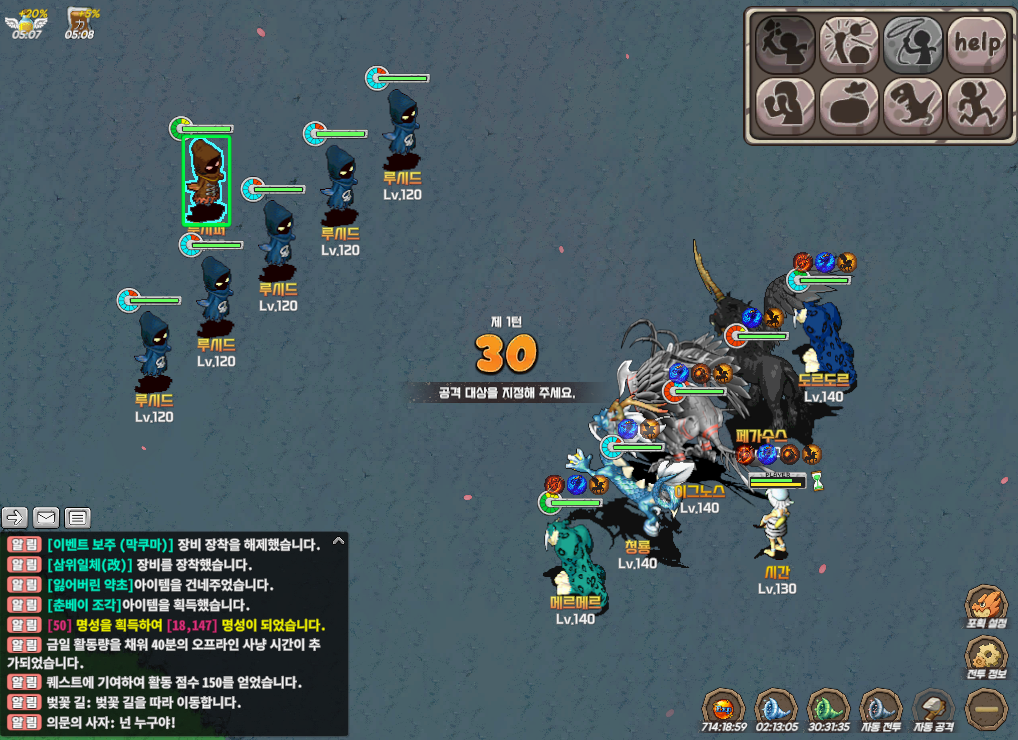Open the chat log list button
Image resolution: width=1018 pixels, height=740 pixels.
click(77, 517)
